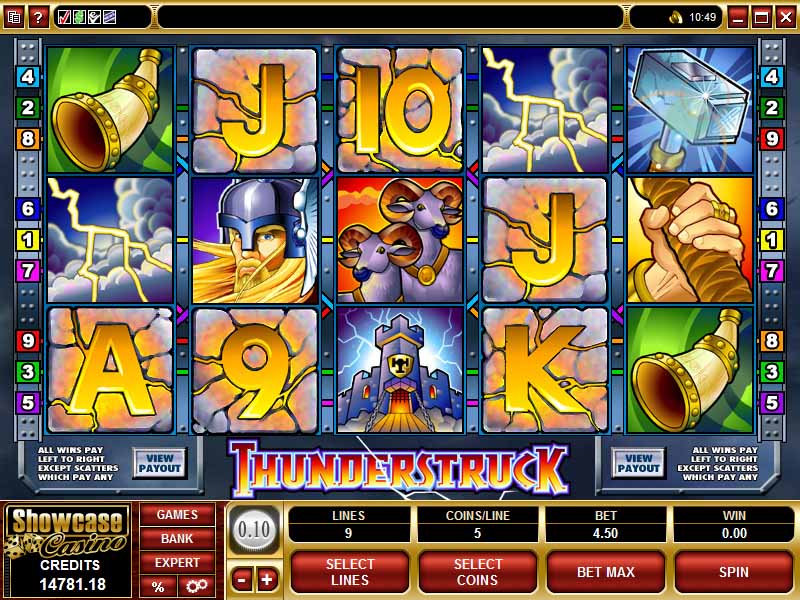The image size is (800, 600).
Task: Hit the Bet Max button
Action: tap(606, 572)
